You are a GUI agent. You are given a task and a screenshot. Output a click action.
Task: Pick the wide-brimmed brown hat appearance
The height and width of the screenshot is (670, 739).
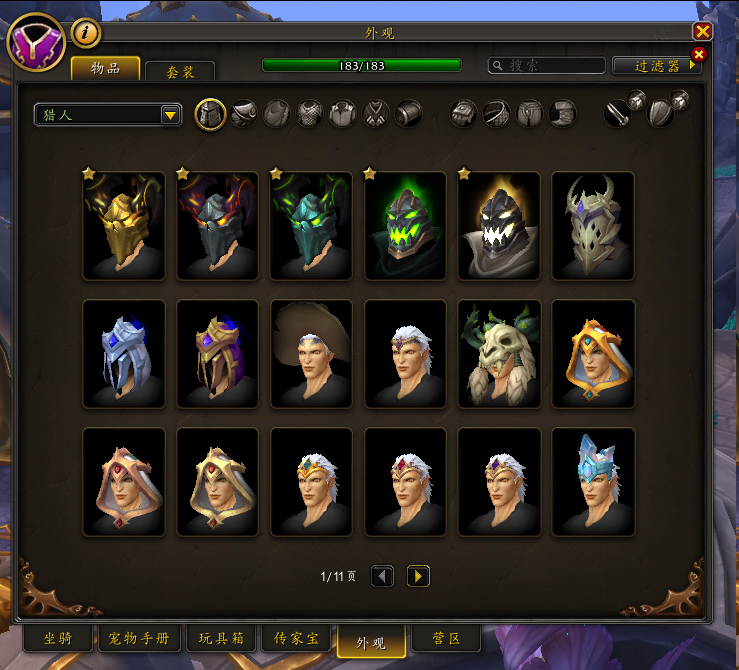tap(312, 354)
